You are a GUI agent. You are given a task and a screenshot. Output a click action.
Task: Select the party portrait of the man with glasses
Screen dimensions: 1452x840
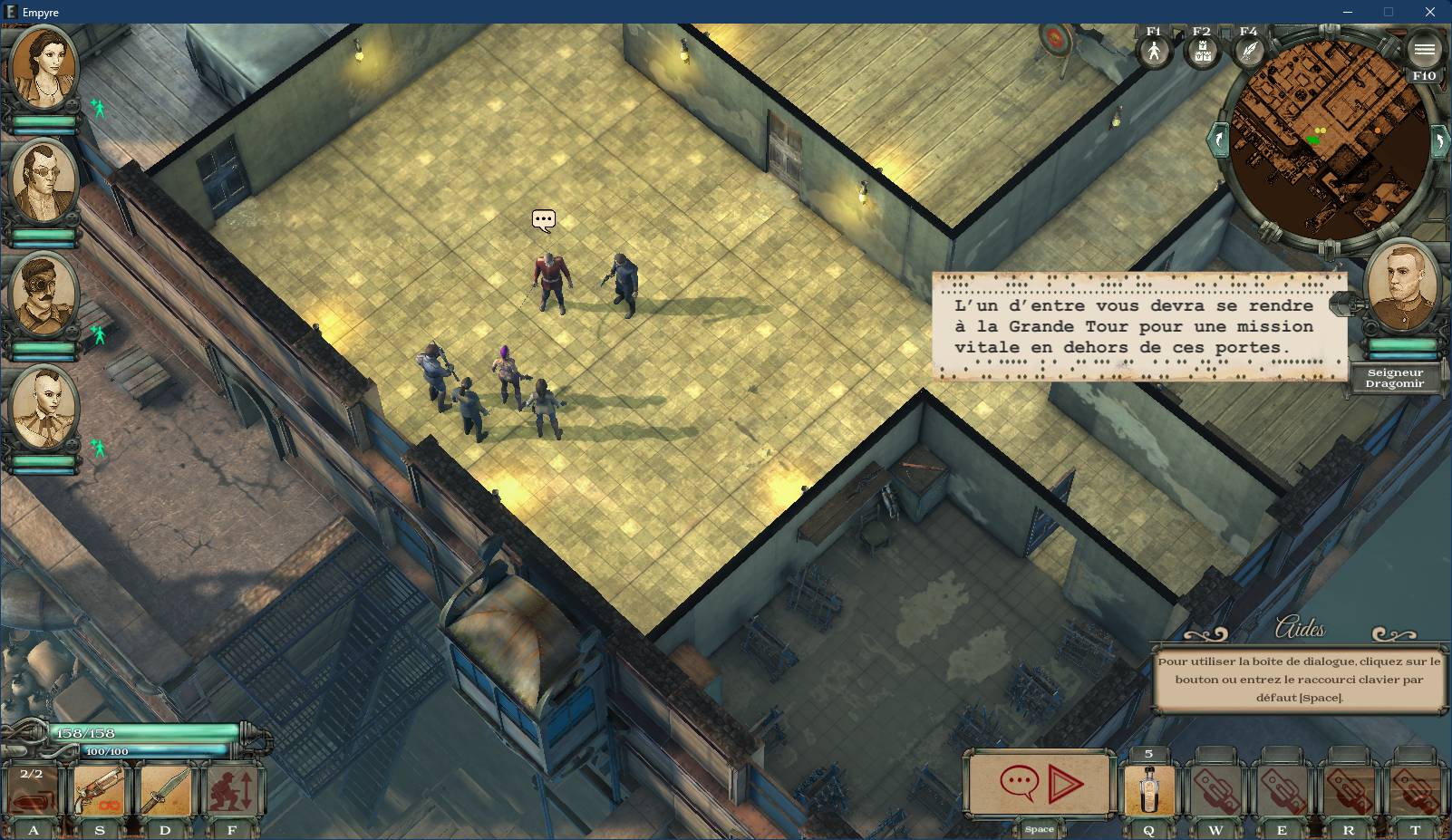point(44,180)
